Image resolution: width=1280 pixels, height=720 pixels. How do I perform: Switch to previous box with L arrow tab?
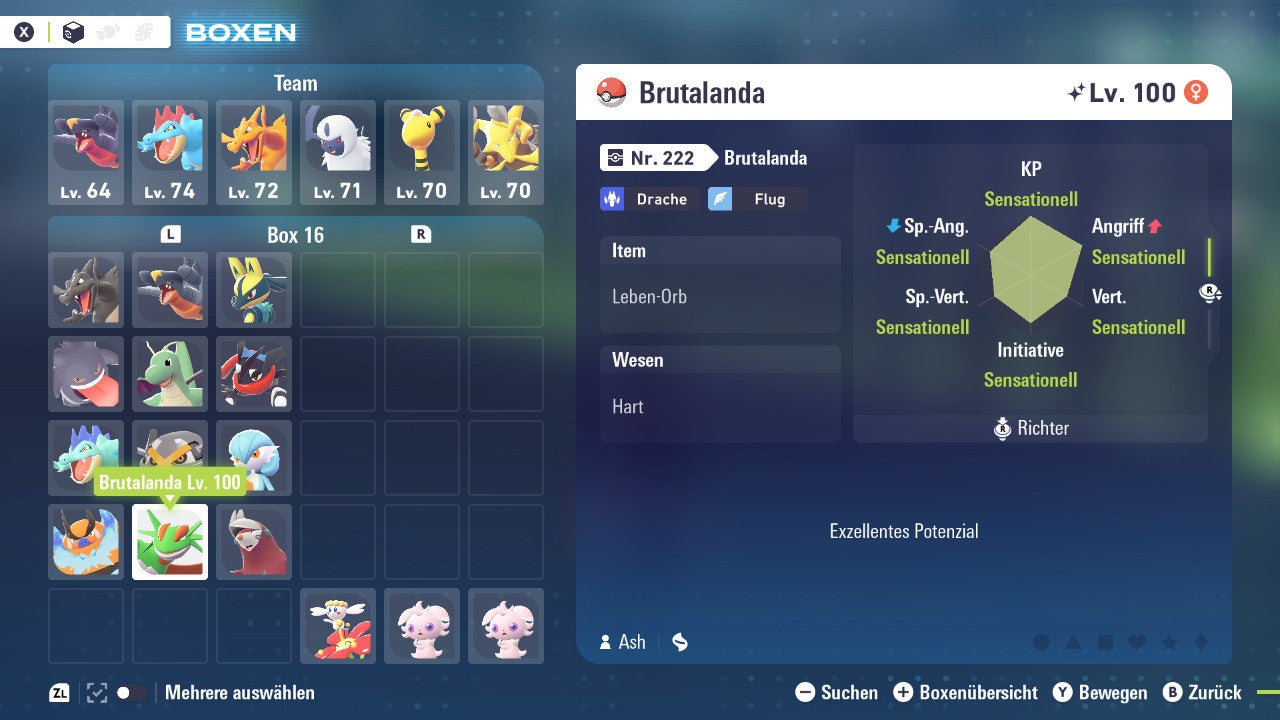(x=170, y=235)
